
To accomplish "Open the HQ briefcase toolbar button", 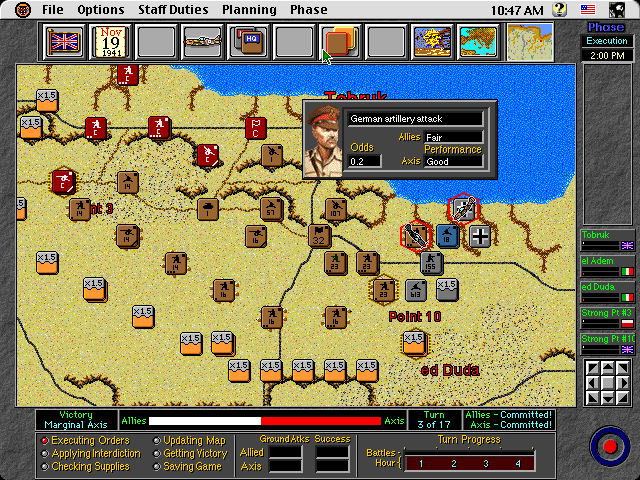I will 248,42.
